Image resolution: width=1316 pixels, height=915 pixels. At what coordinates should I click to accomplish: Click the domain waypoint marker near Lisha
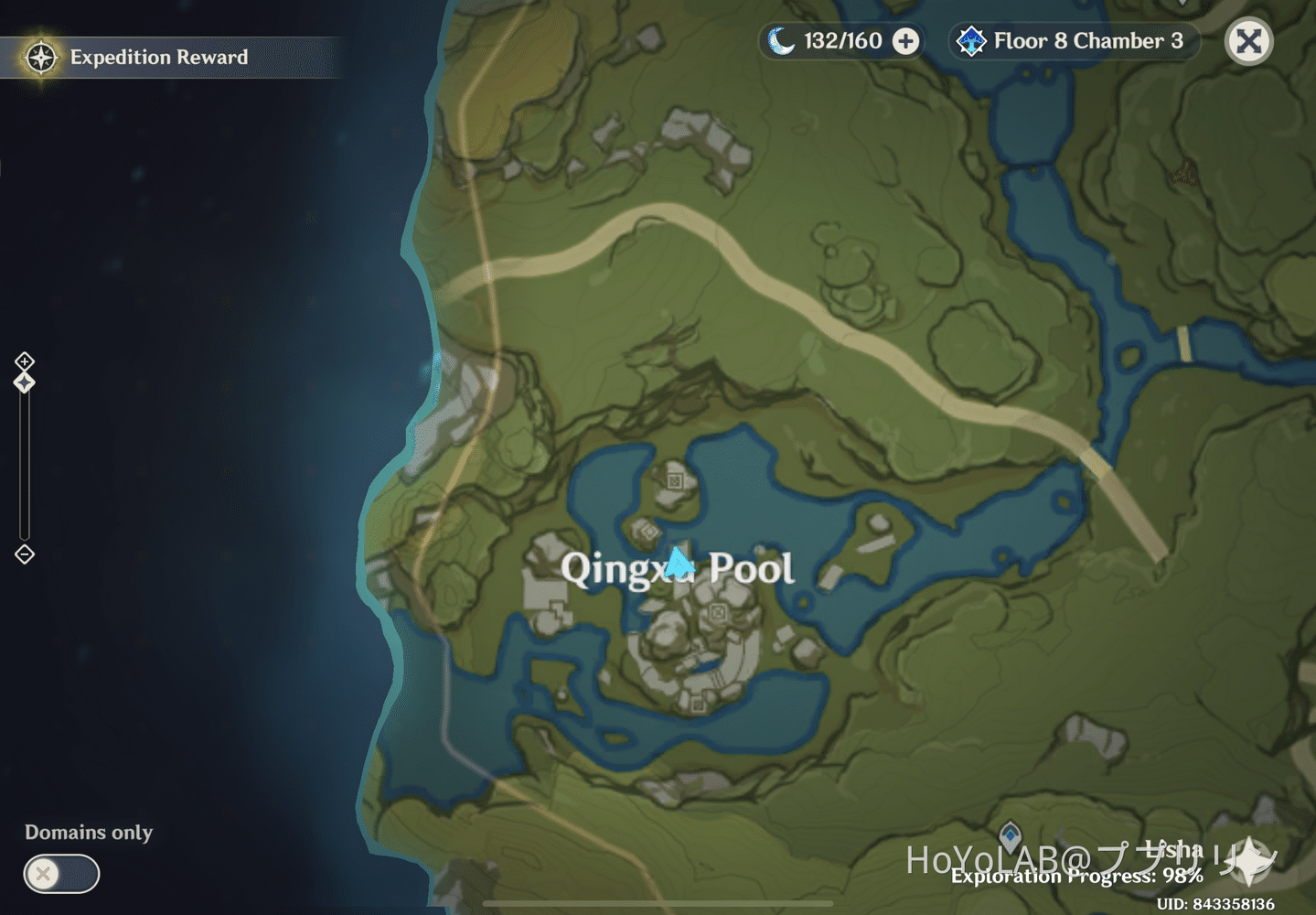click(x=1010, y=834)
